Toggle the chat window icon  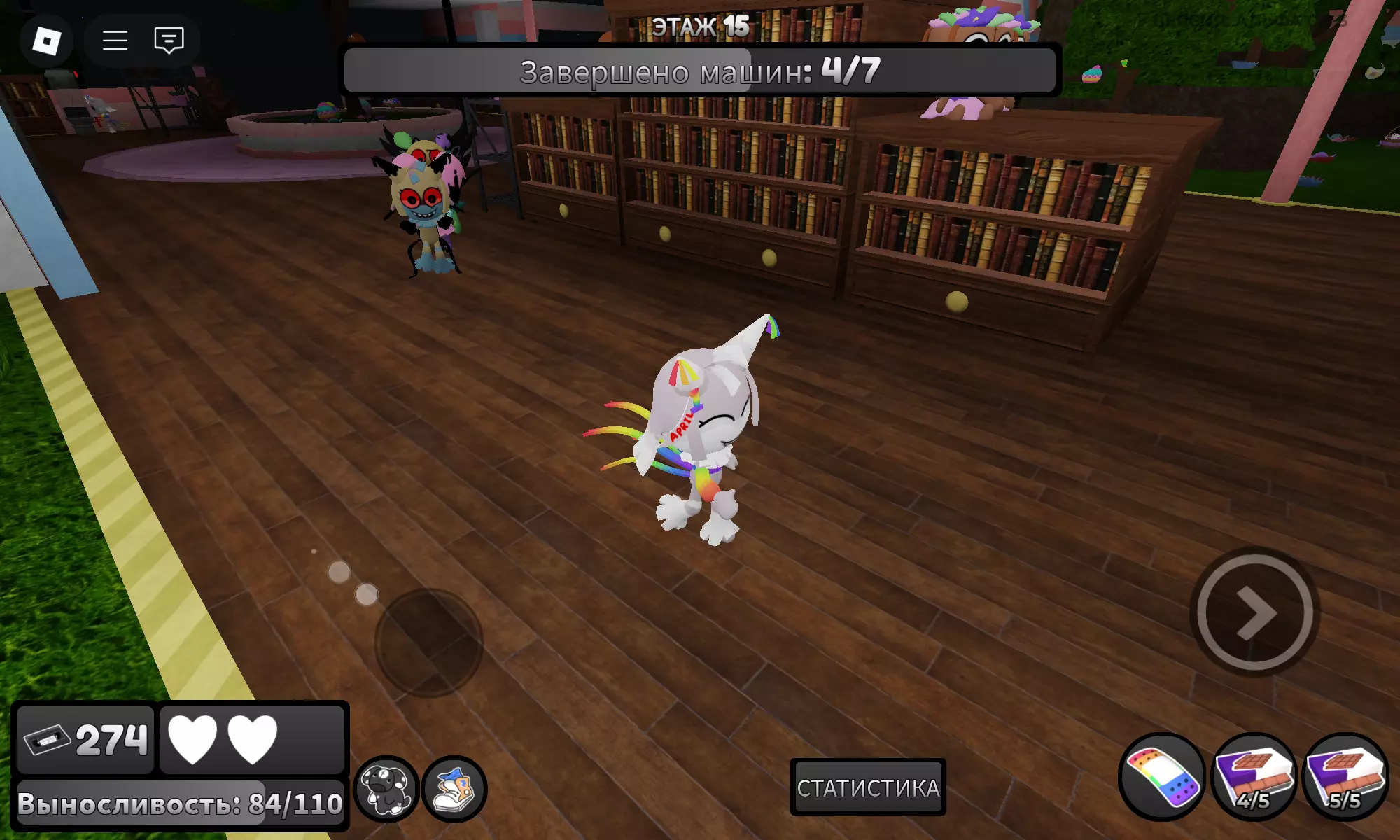click(169, 41)
